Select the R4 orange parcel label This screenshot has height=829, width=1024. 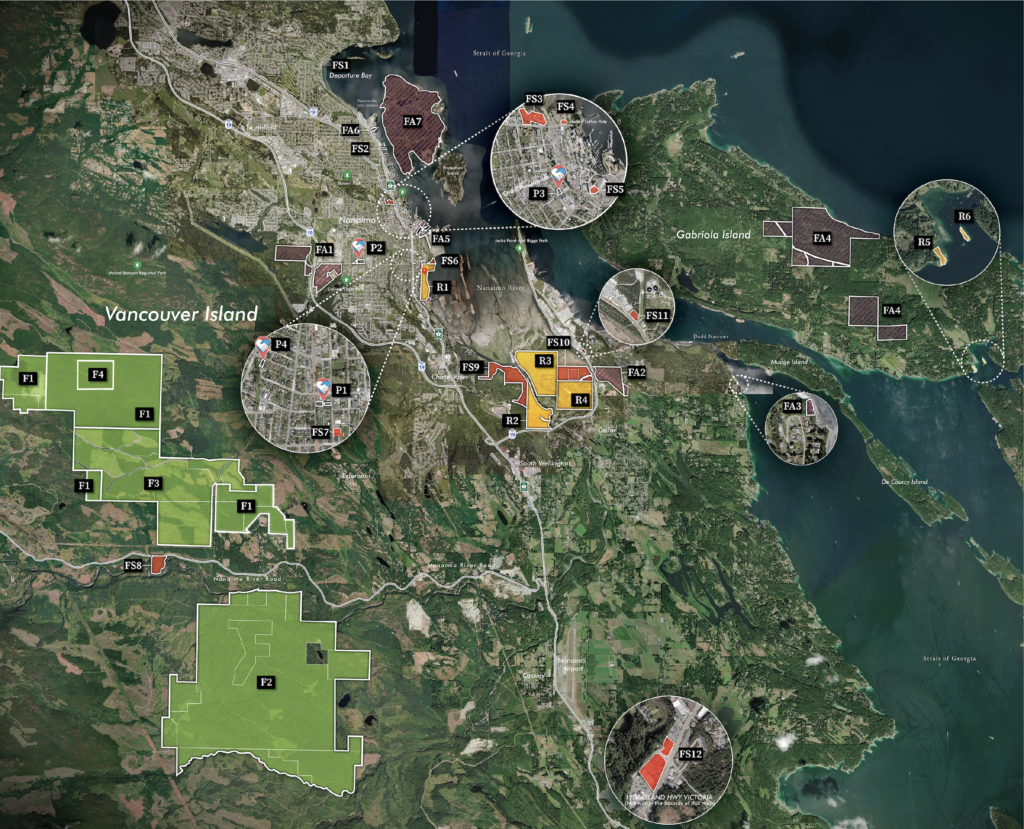(x=581, y=400)
